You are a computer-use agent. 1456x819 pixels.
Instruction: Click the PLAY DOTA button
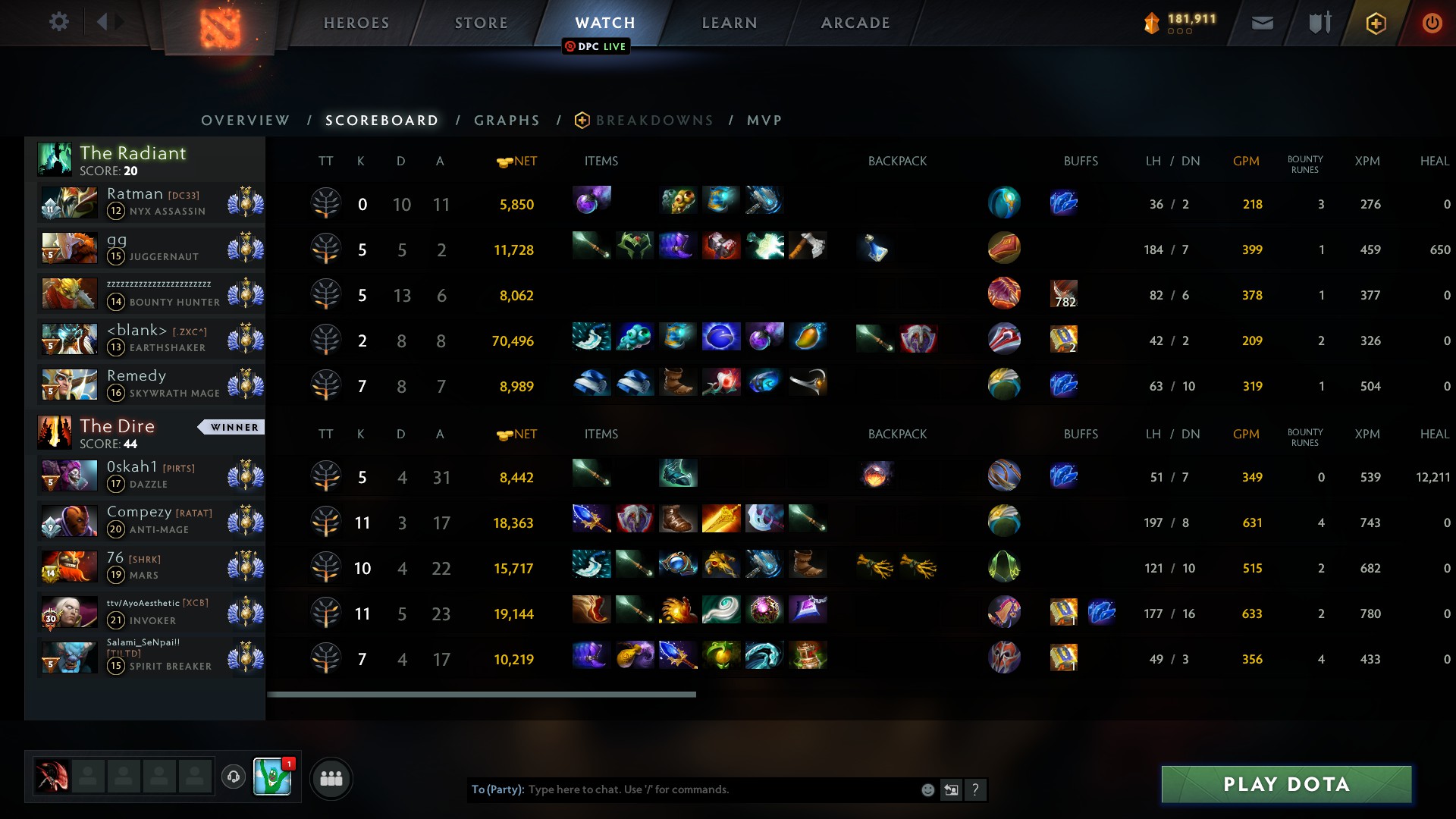[1287, 784]
